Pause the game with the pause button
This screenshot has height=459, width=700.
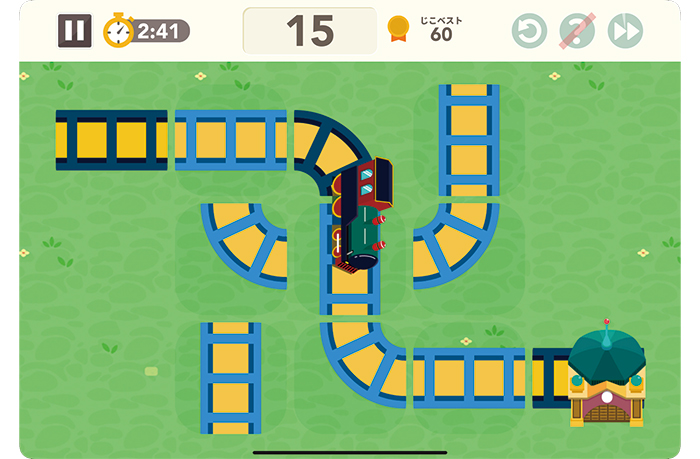point(74,31)
